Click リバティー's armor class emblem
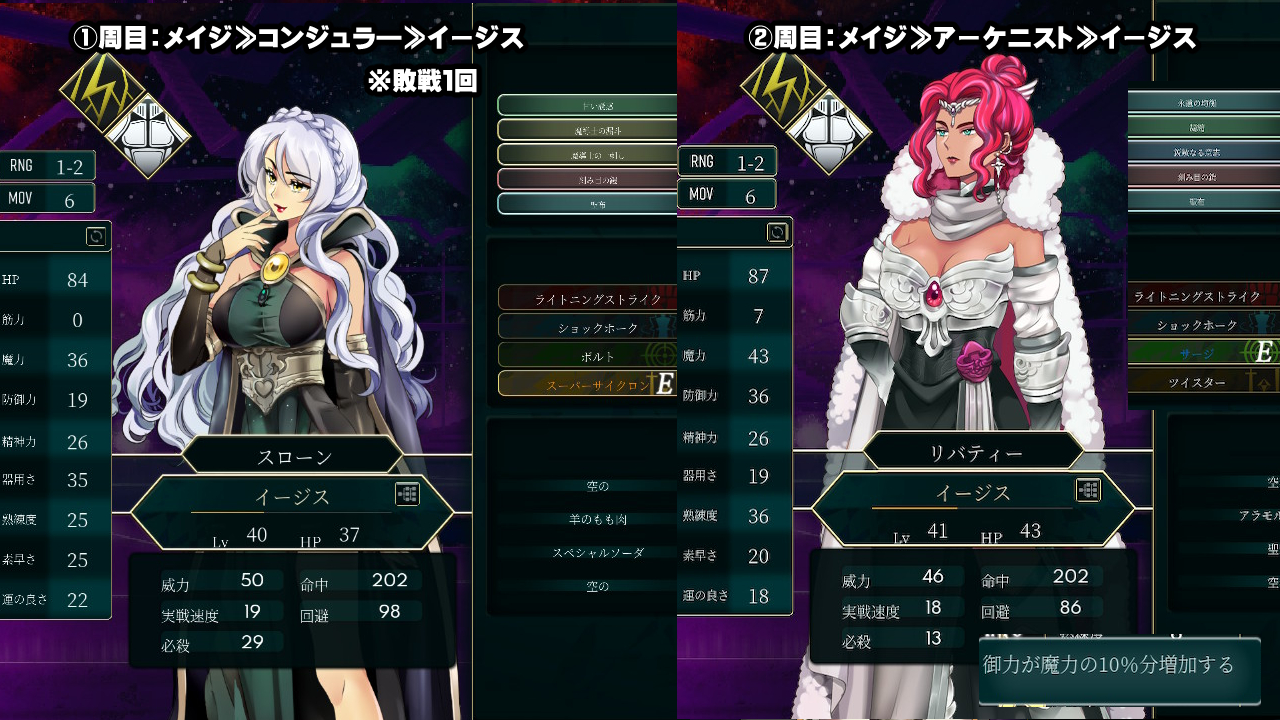The height and width of the screenshot is (720, 1280). [x=826, y=129]
